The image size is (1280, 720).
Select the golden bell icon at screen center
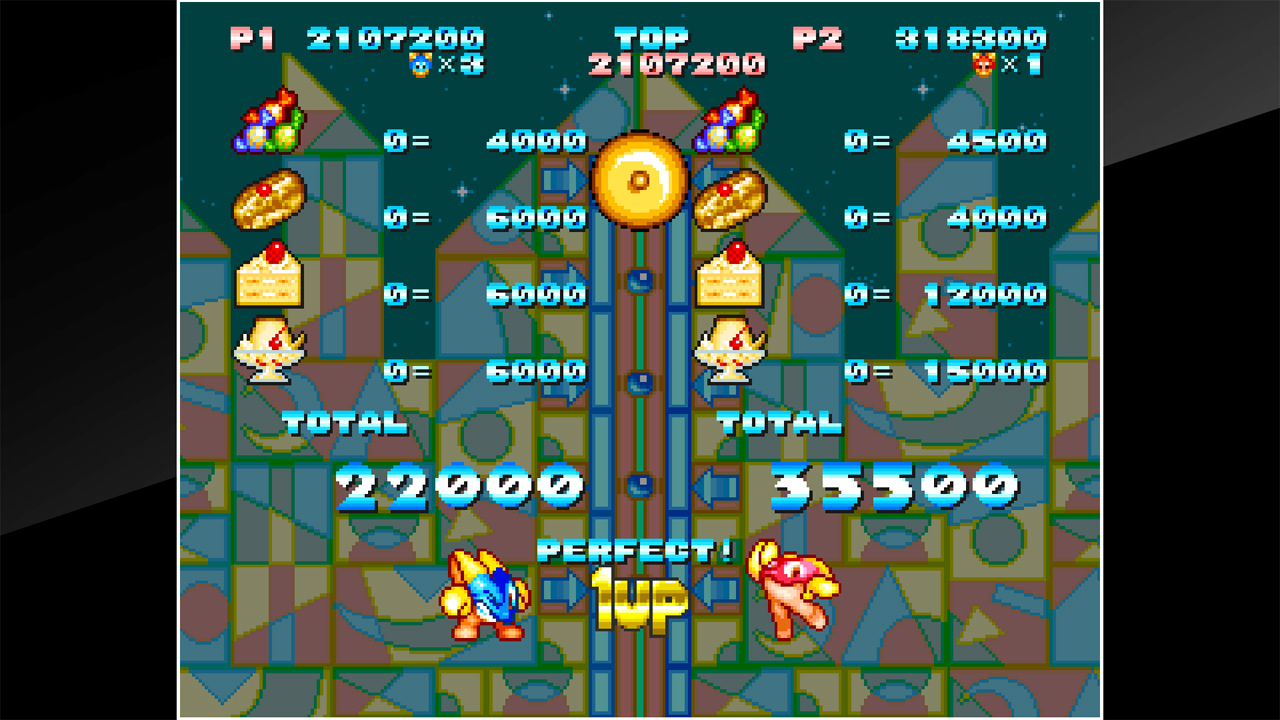[641, 182]
